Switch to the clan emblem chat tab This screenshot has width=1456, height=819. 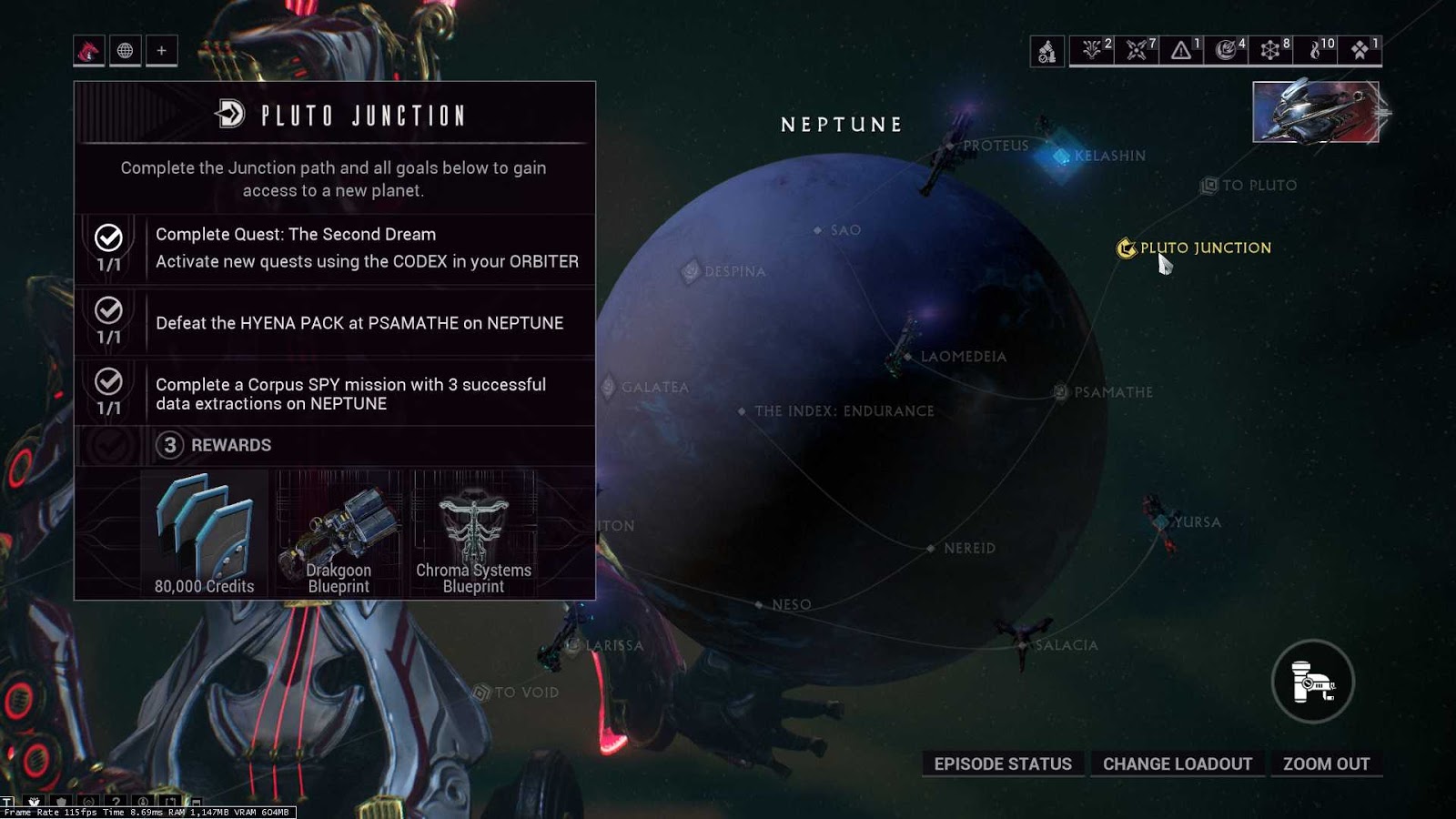click(87, 51)
